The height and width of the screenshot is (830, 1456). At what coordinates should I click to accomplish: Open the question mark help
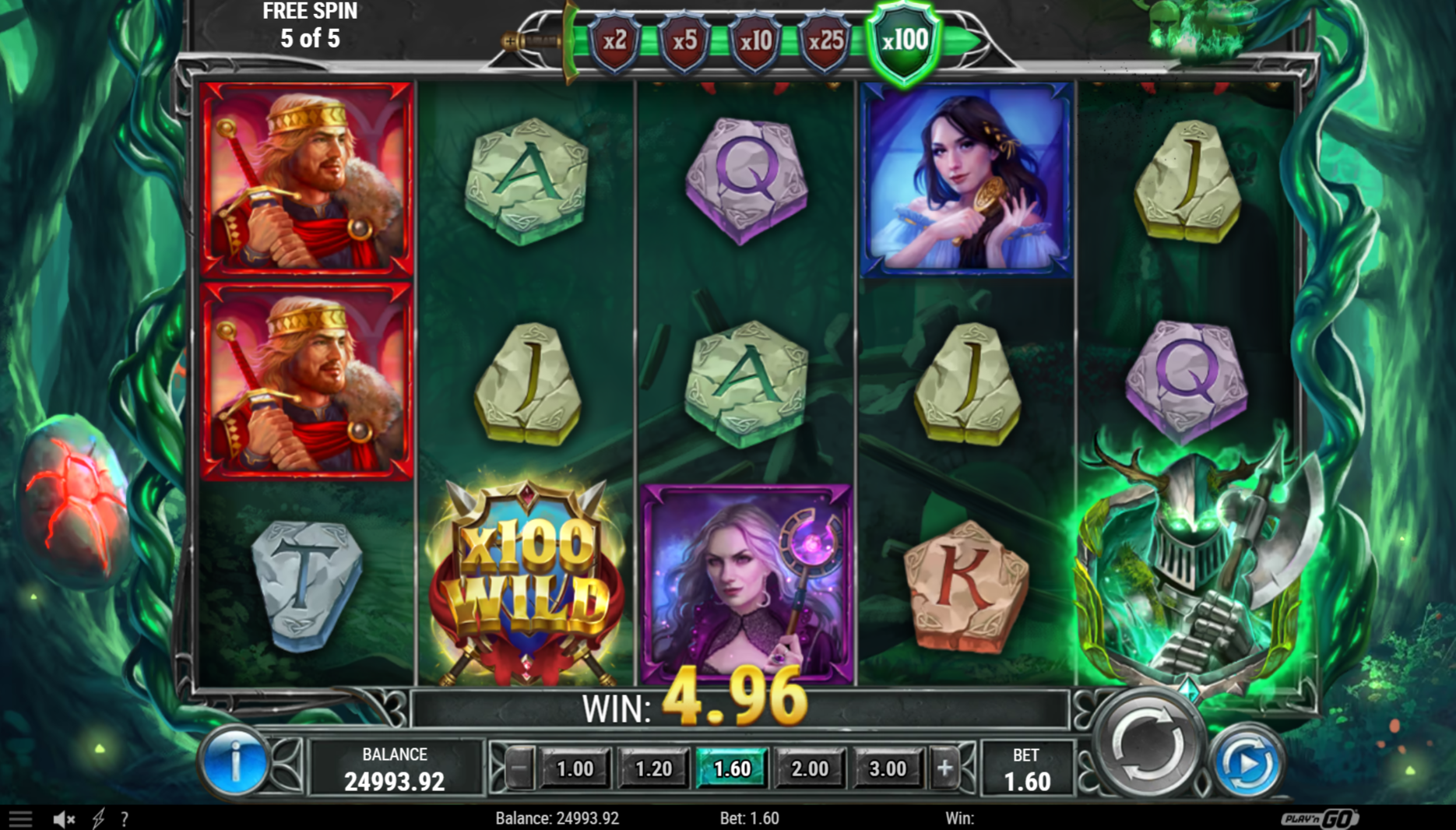tap(125, 818)
